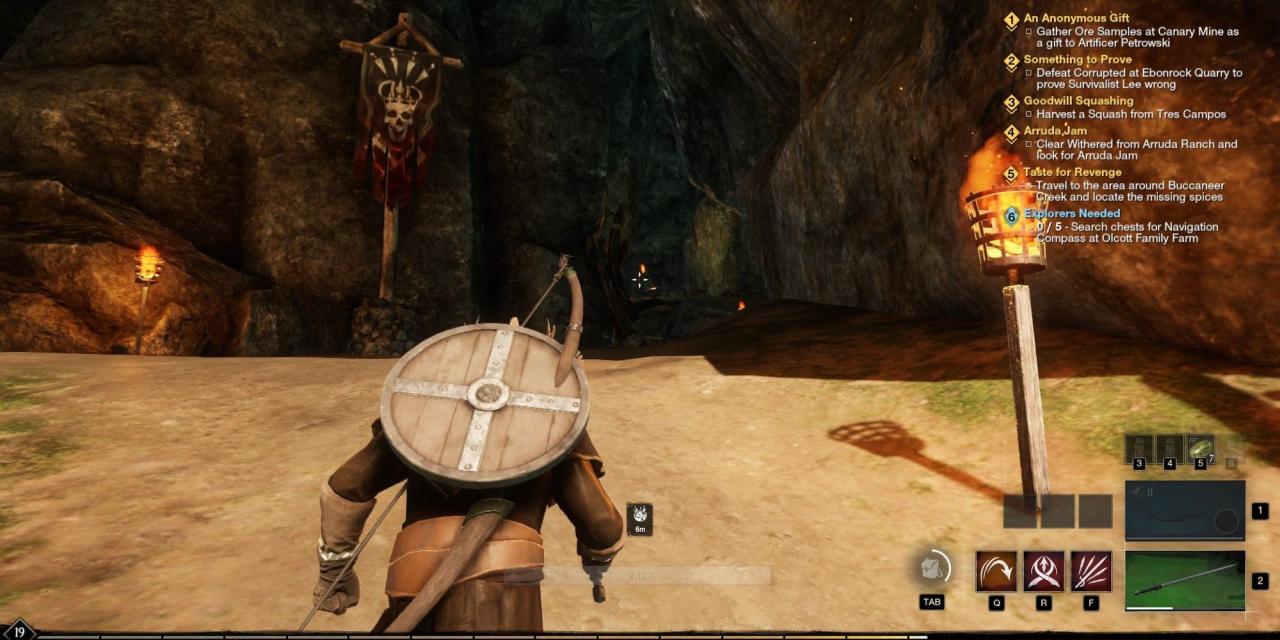Select the rapier weapon slot
The width and height of the screenshot is (1280, 640).
click(1185, 580)
